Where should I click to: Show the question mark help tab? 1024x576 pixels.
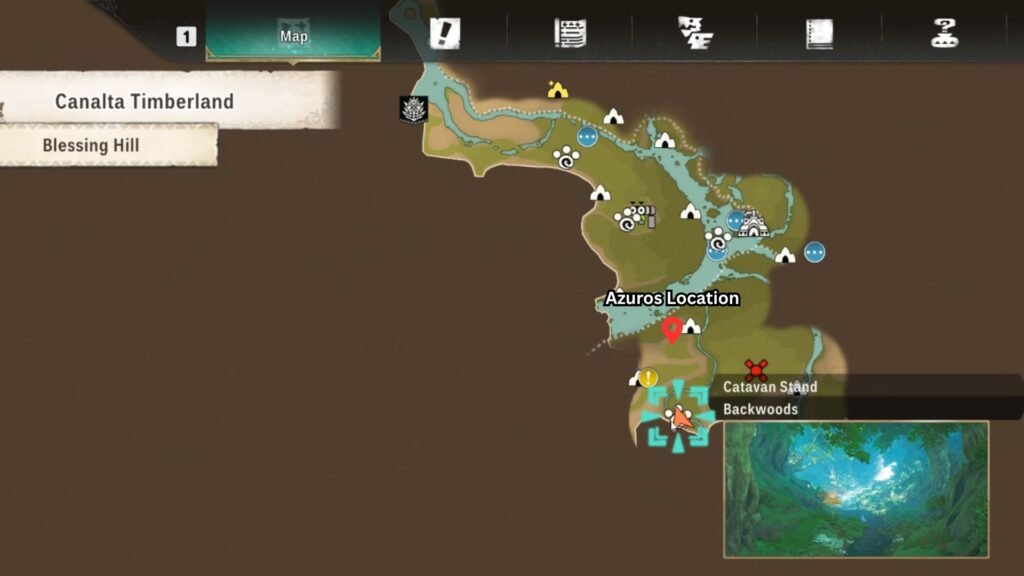pyautogui.click(x=944, y=33)
